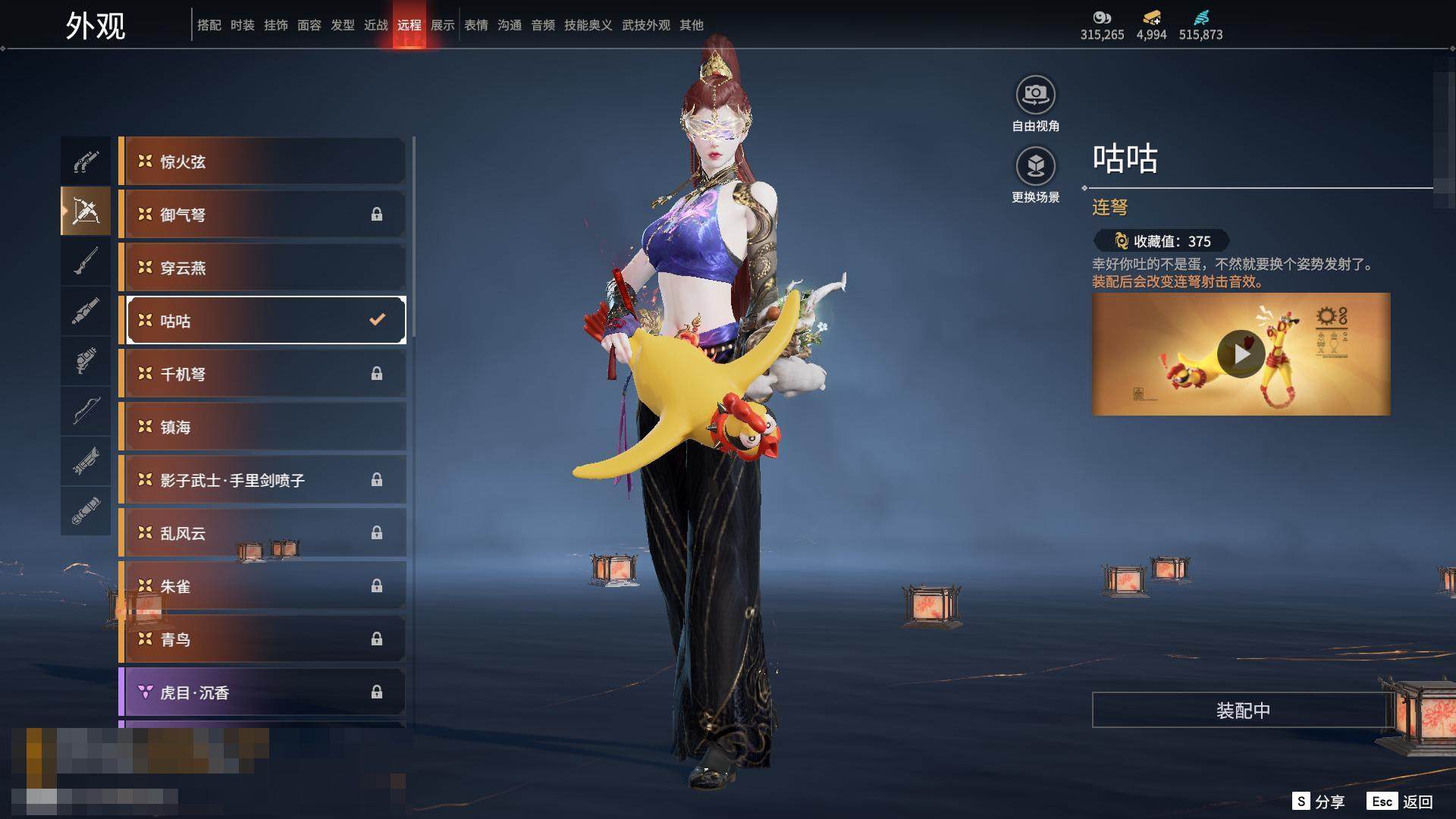Select the purple 虎目·沉香 skin

[262, 692]
